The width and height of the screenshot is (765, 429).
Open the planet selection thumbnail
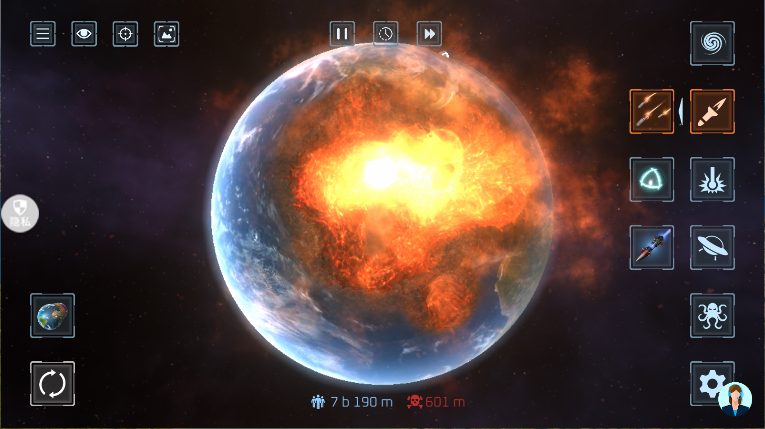pos(52,316)
